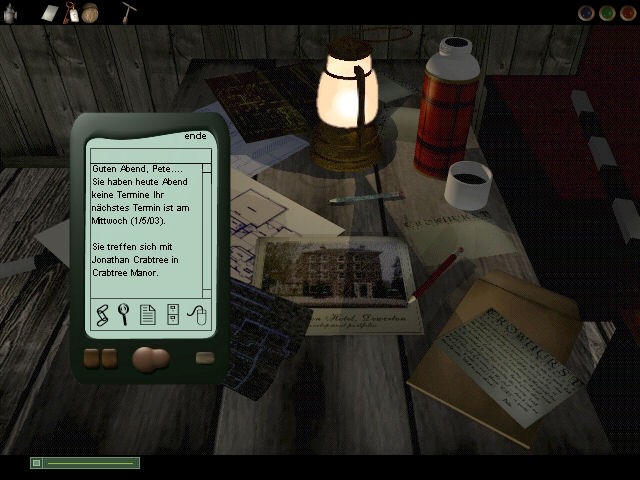This screenshot has width=640, height=480.
Task: Close the PDA with the ende button
Action: pos(195,137)
